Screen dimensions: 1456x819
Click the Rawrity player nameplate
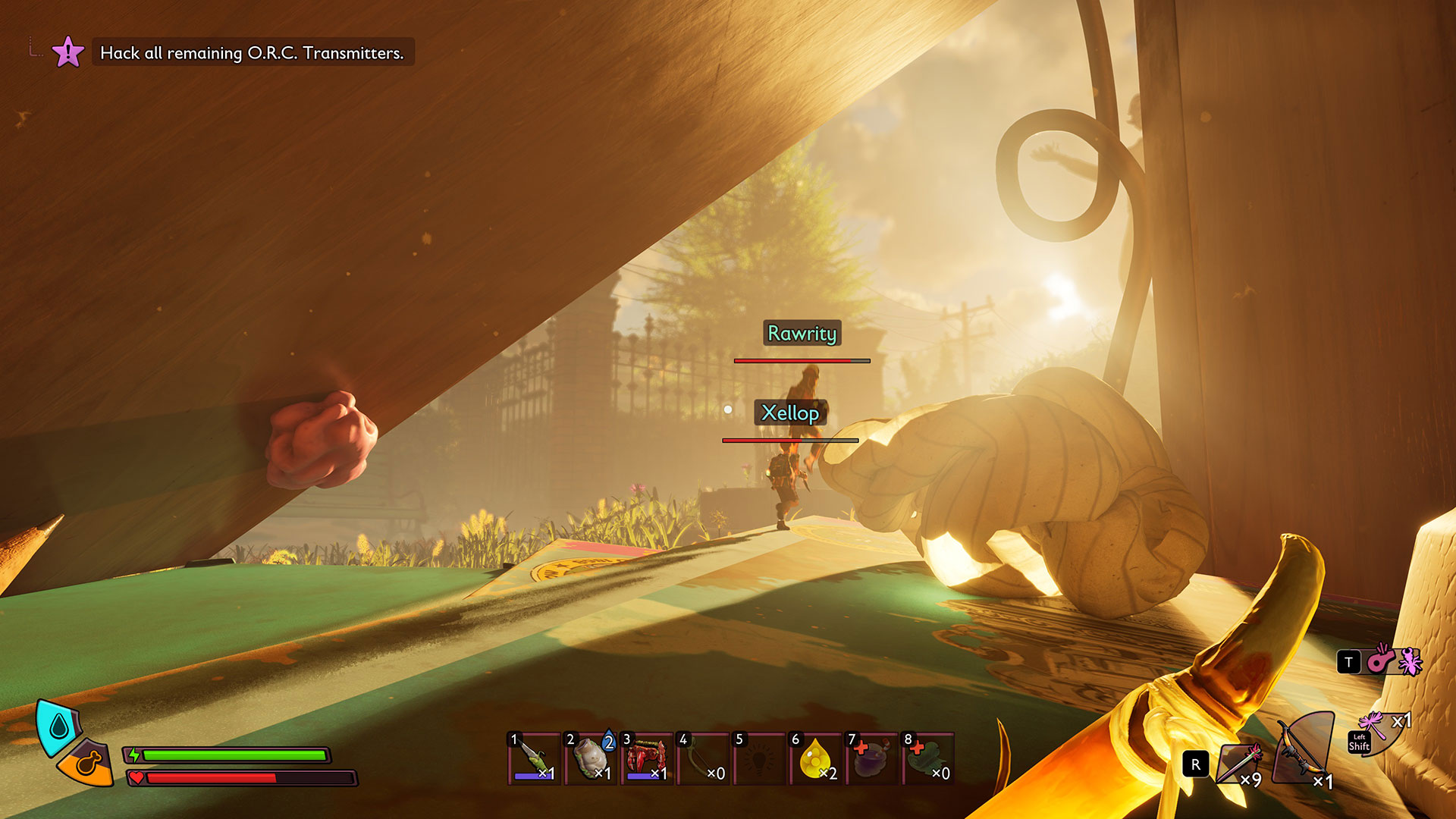[x=802, y=333]
